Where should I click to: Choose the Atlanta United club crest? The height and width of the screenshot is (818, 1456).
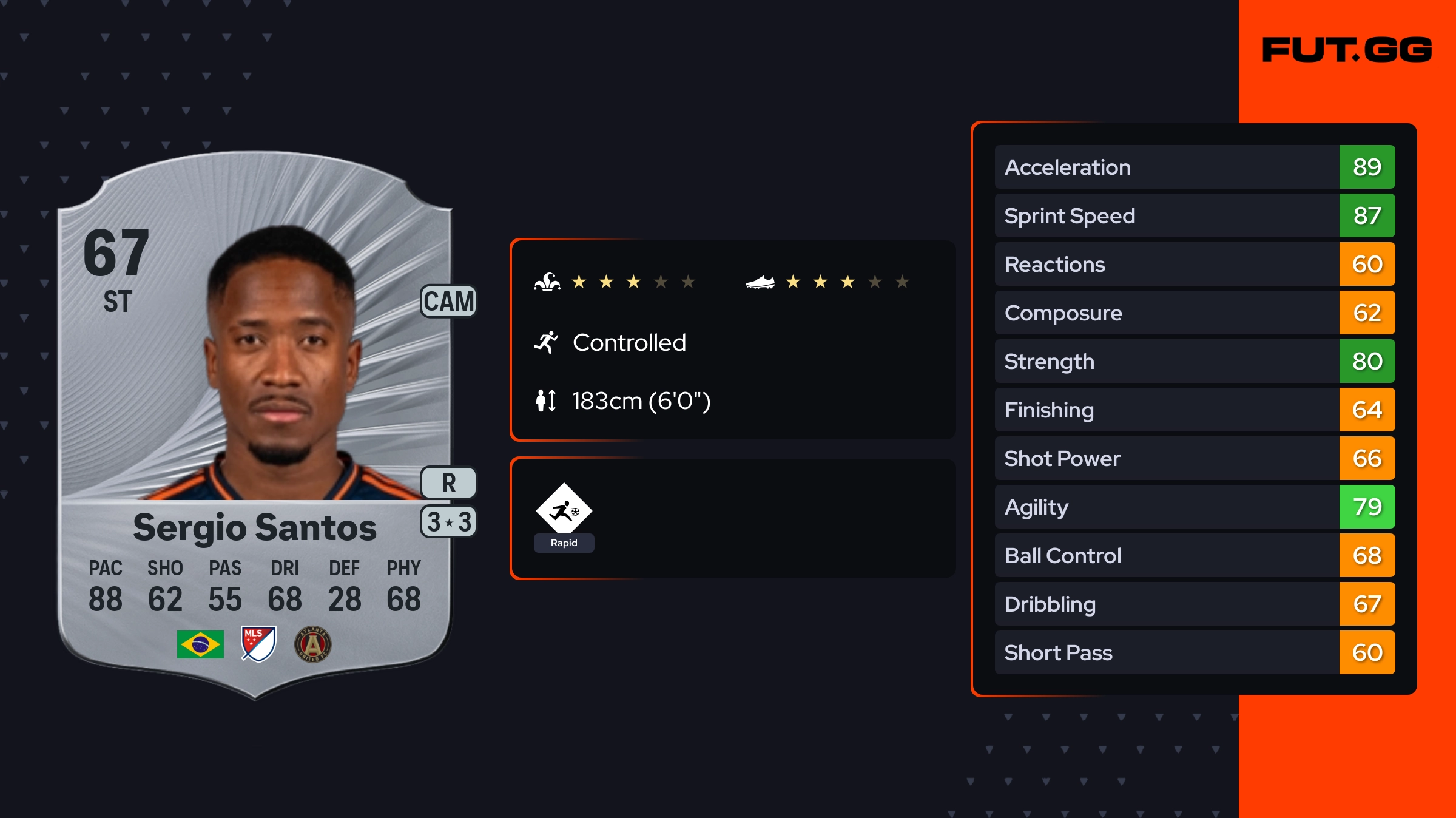(312, 644)
